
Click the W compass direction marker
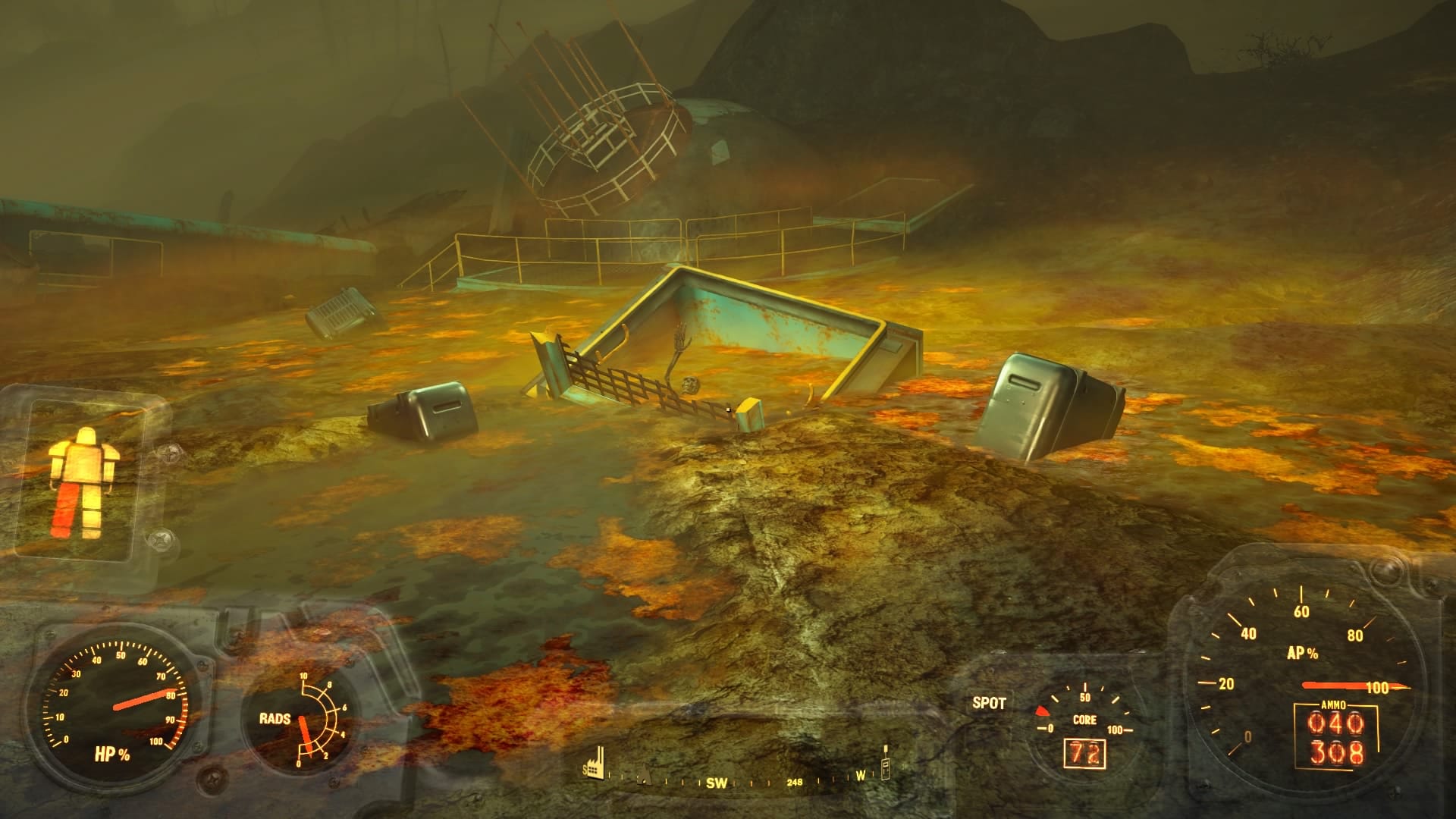(x=860, y=776)
